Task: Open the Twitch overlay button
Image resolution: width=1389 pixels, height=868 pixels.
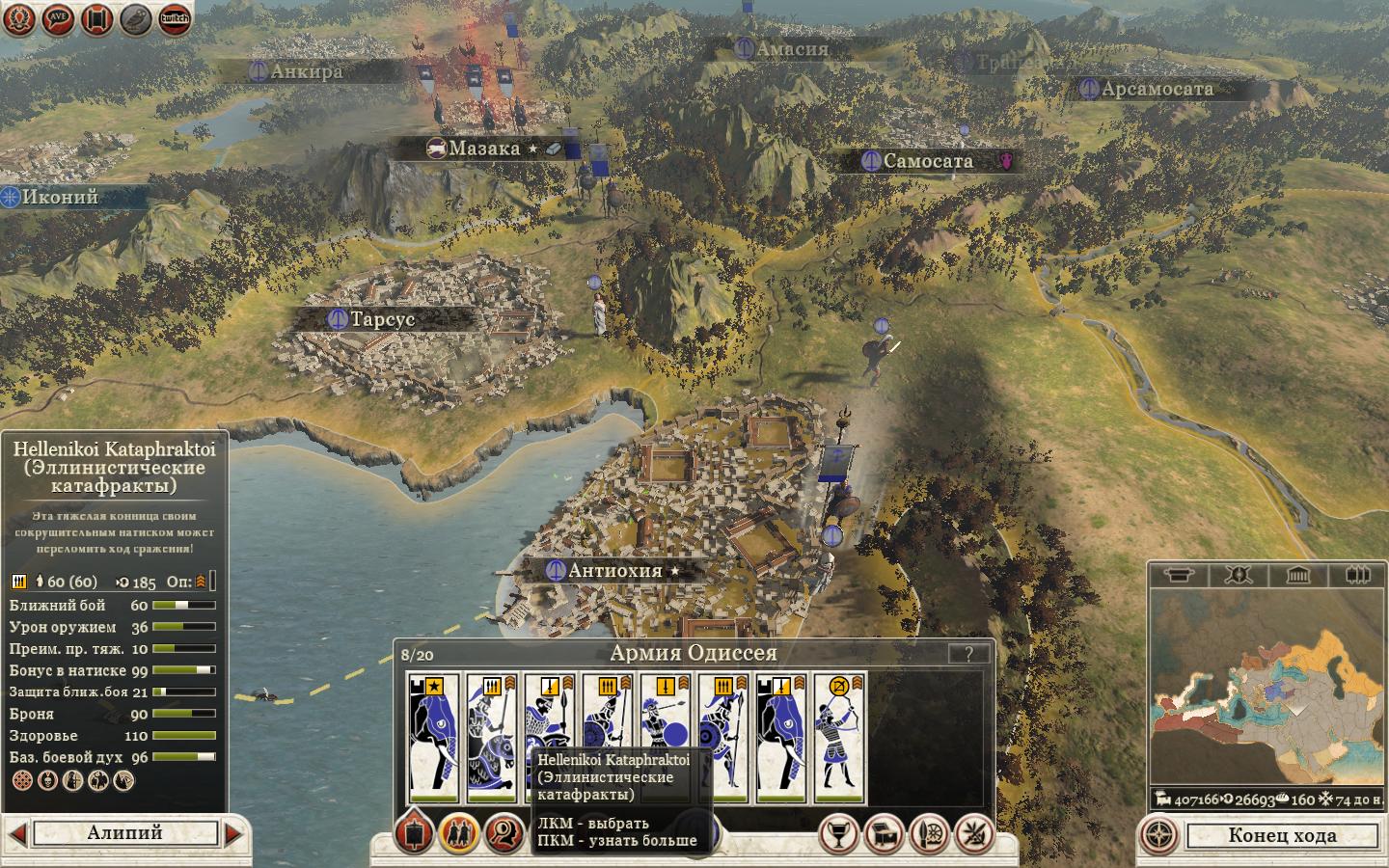Action: click(x=175, y=18)
